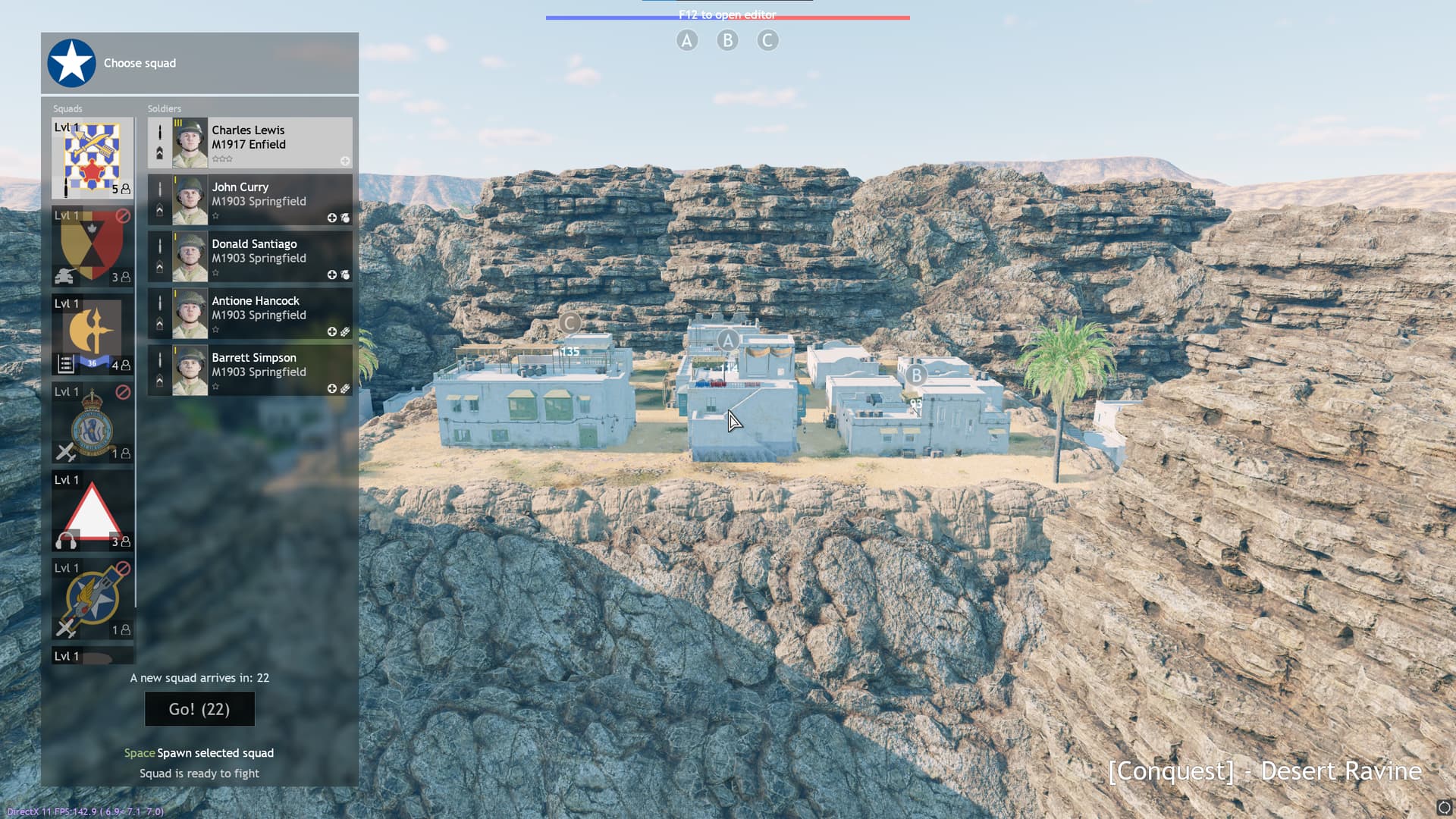
Task: Select capture point A at the top
Action: coord(687,39)
